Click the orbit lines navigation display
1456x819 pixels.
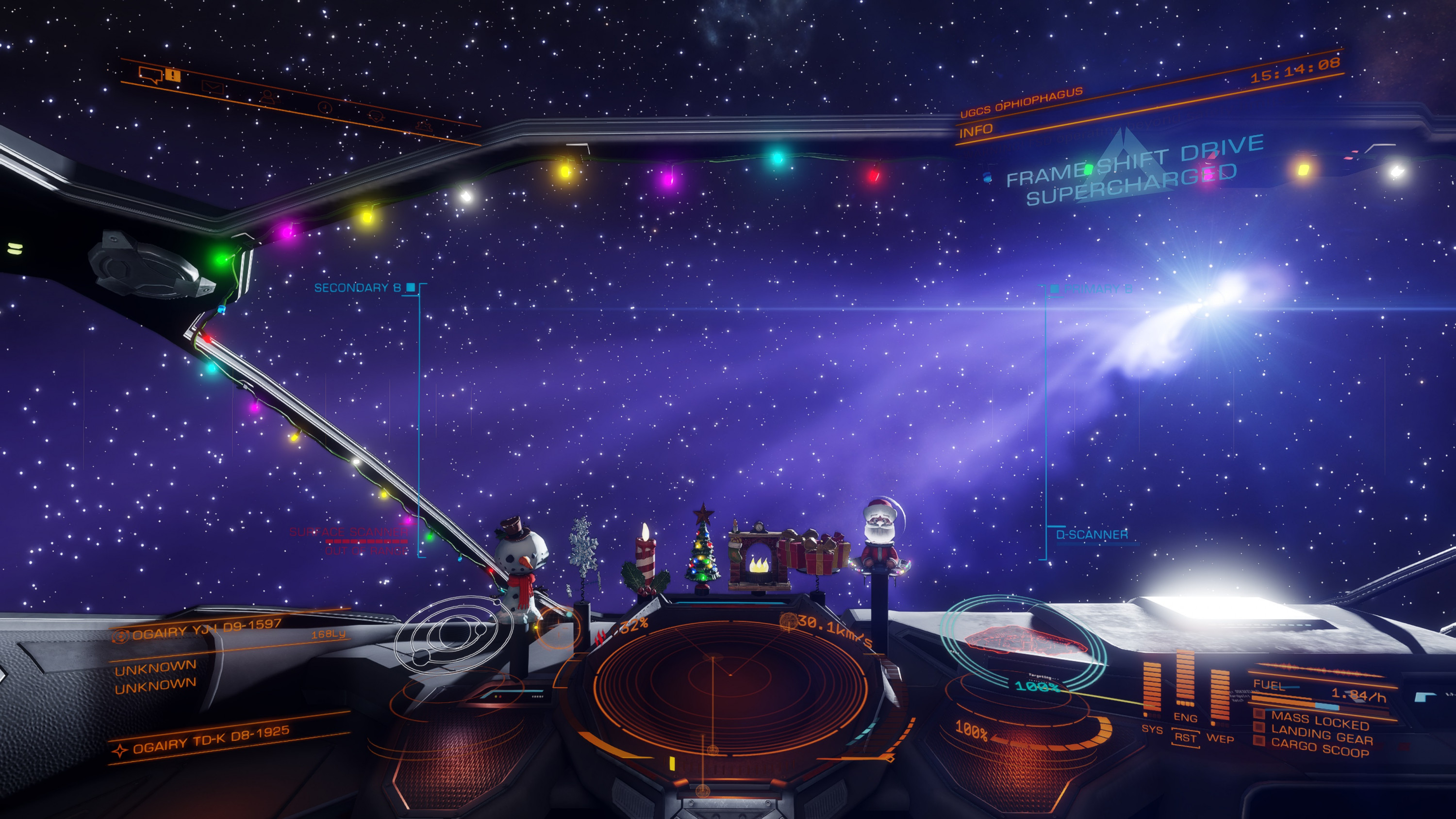click(x=452, y=634)
